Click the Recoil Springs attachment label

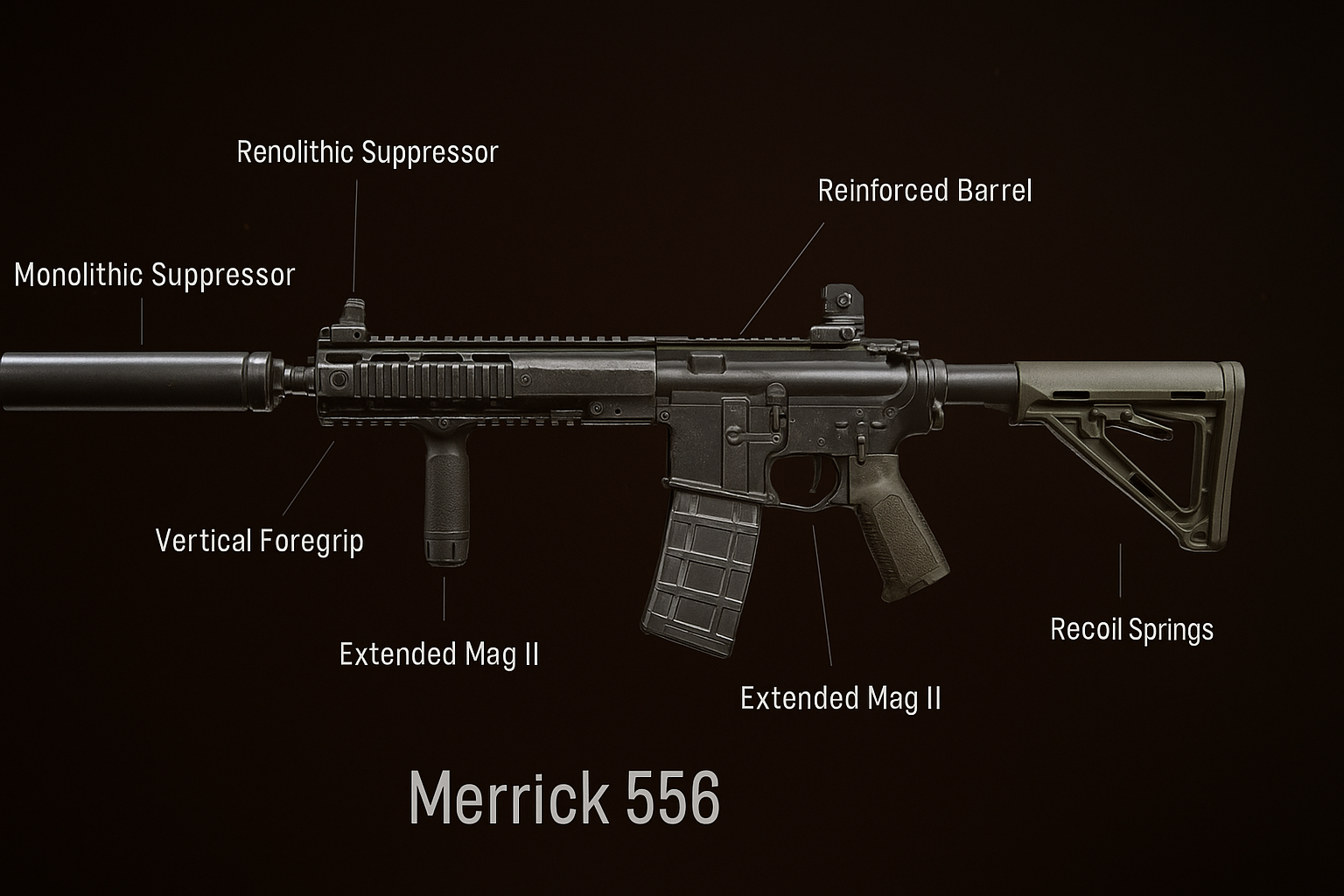(x=1131, y=629)
